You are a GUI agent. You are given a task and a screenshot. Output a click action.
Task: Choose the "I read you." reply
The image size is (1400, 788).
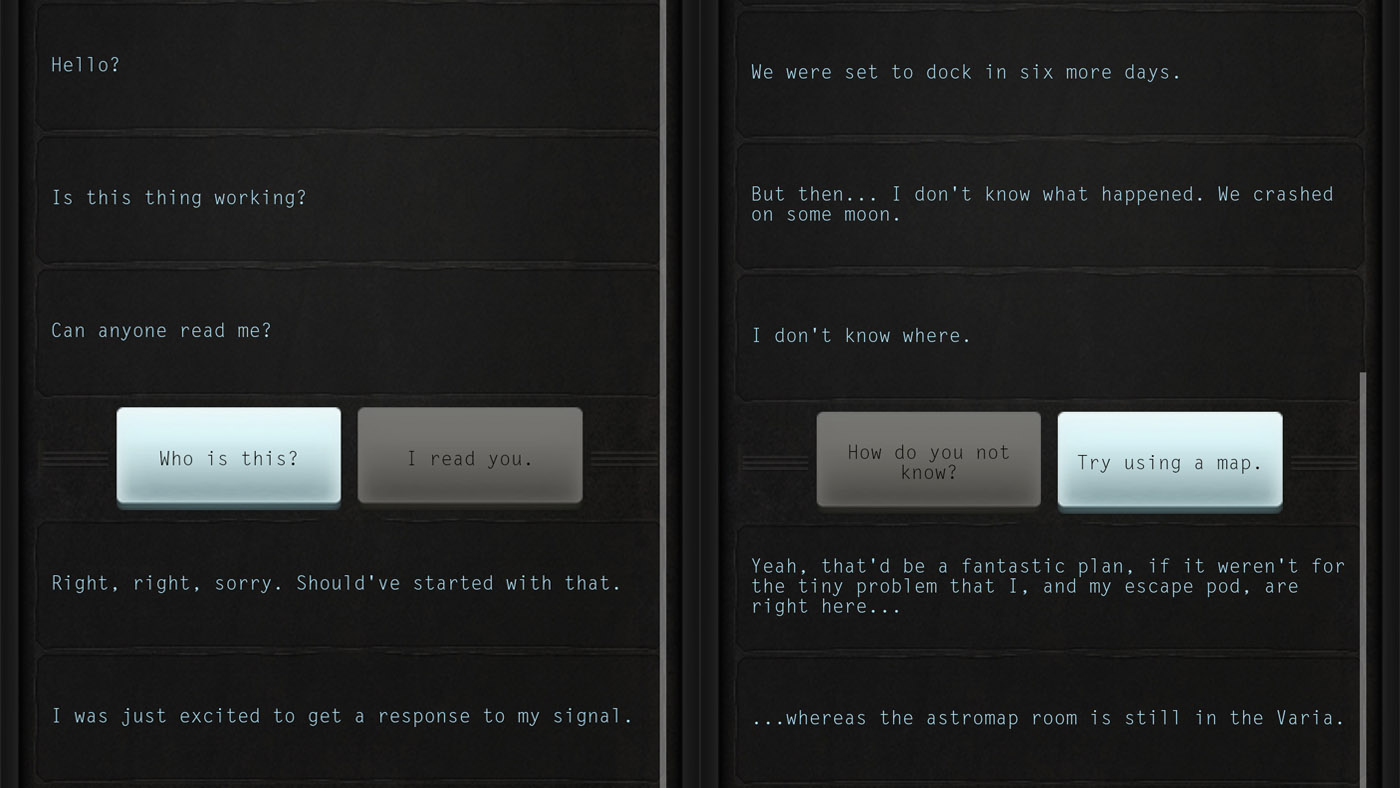tap(469, 458)
